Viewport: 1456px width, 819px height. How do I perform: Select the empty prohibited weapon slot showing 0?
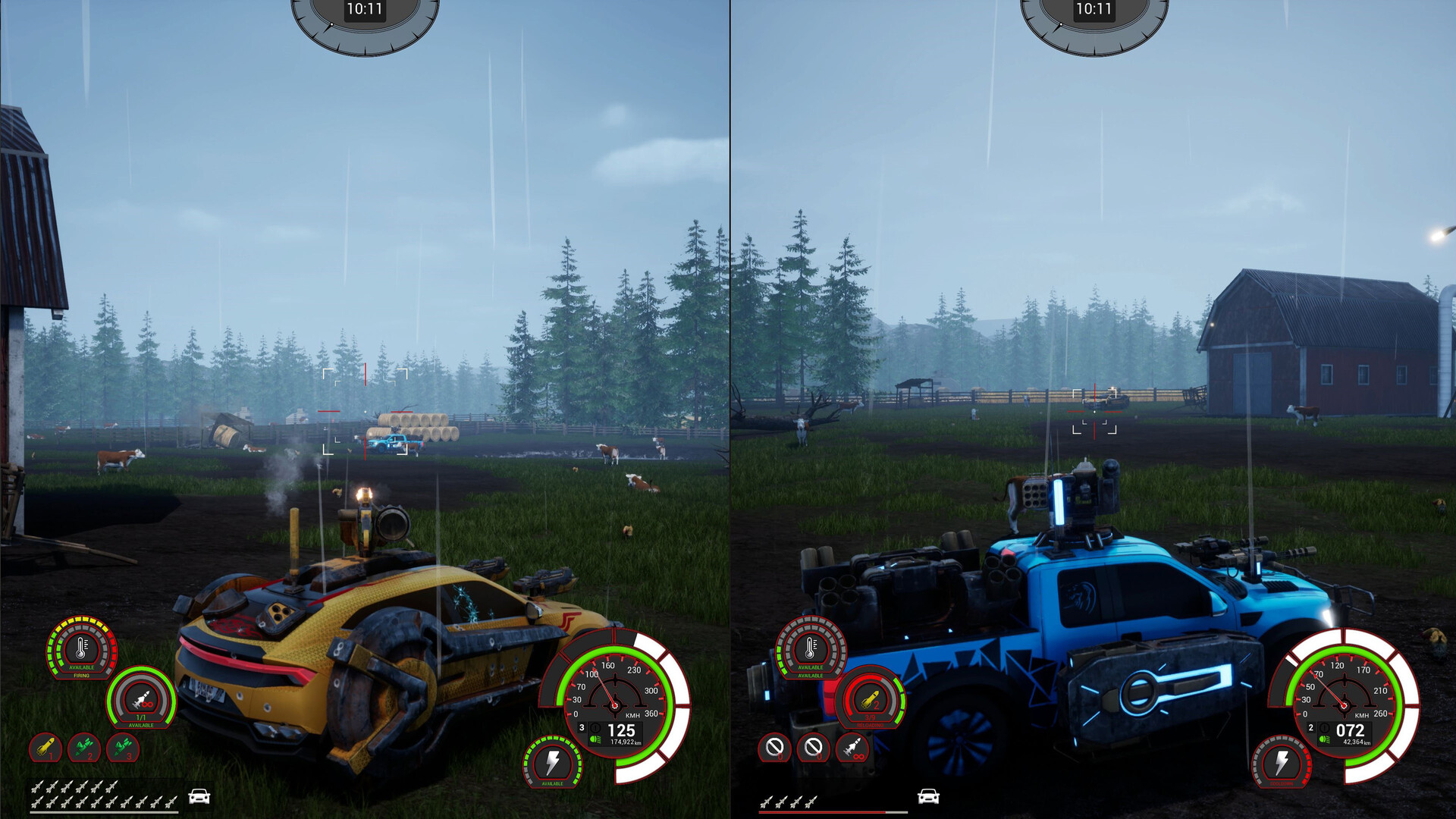click(774, 746)
